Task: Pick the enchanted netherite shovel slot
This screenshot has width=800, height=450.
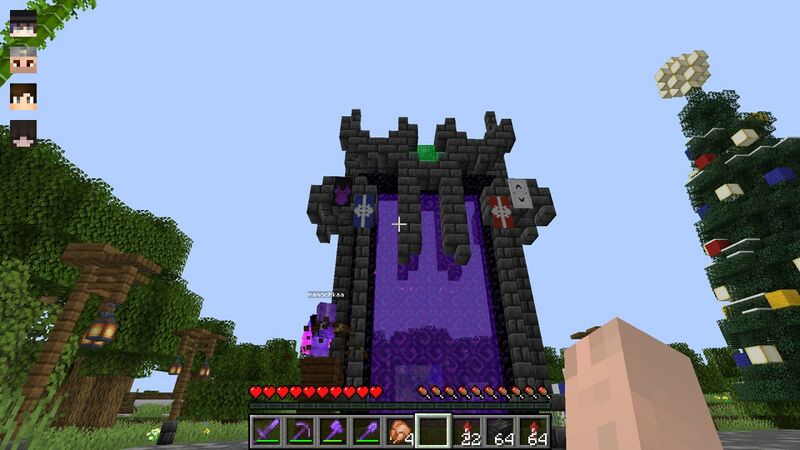Action: pos(366,431)
